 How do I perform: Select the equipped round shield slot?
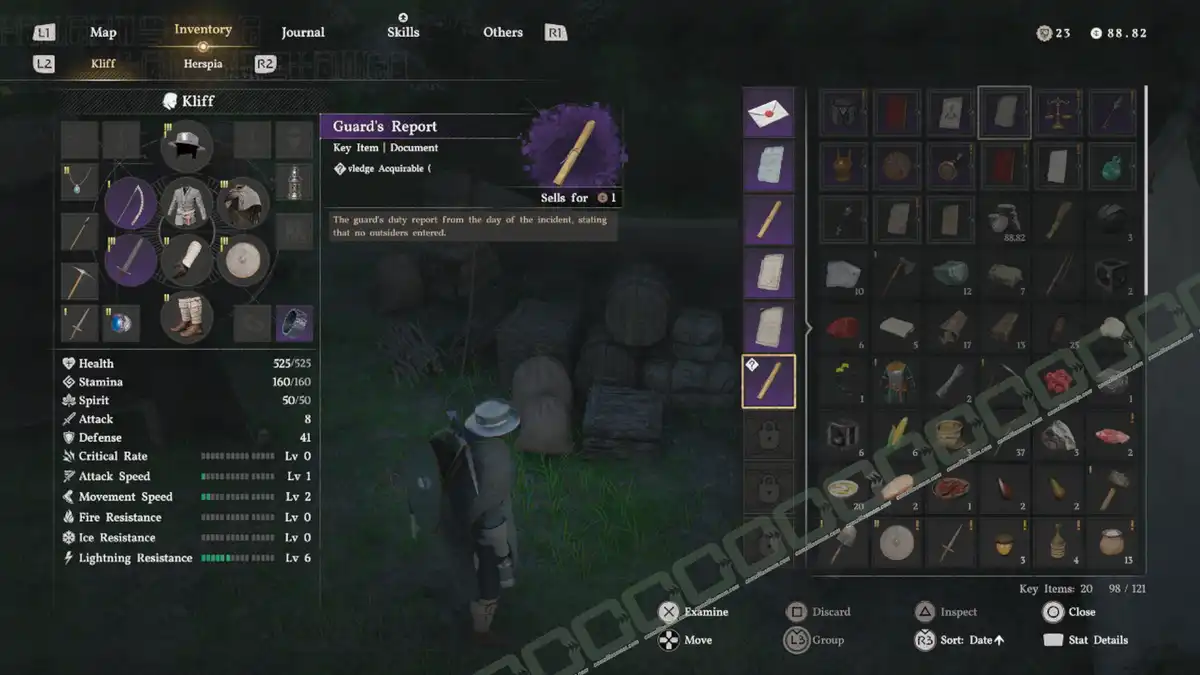click(x=243, y=261)
